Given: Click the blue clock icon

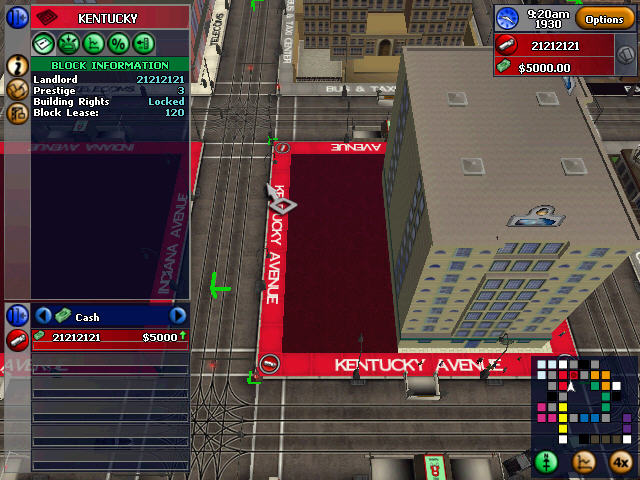Looking at the screenshot, I should tap(508, 18).
